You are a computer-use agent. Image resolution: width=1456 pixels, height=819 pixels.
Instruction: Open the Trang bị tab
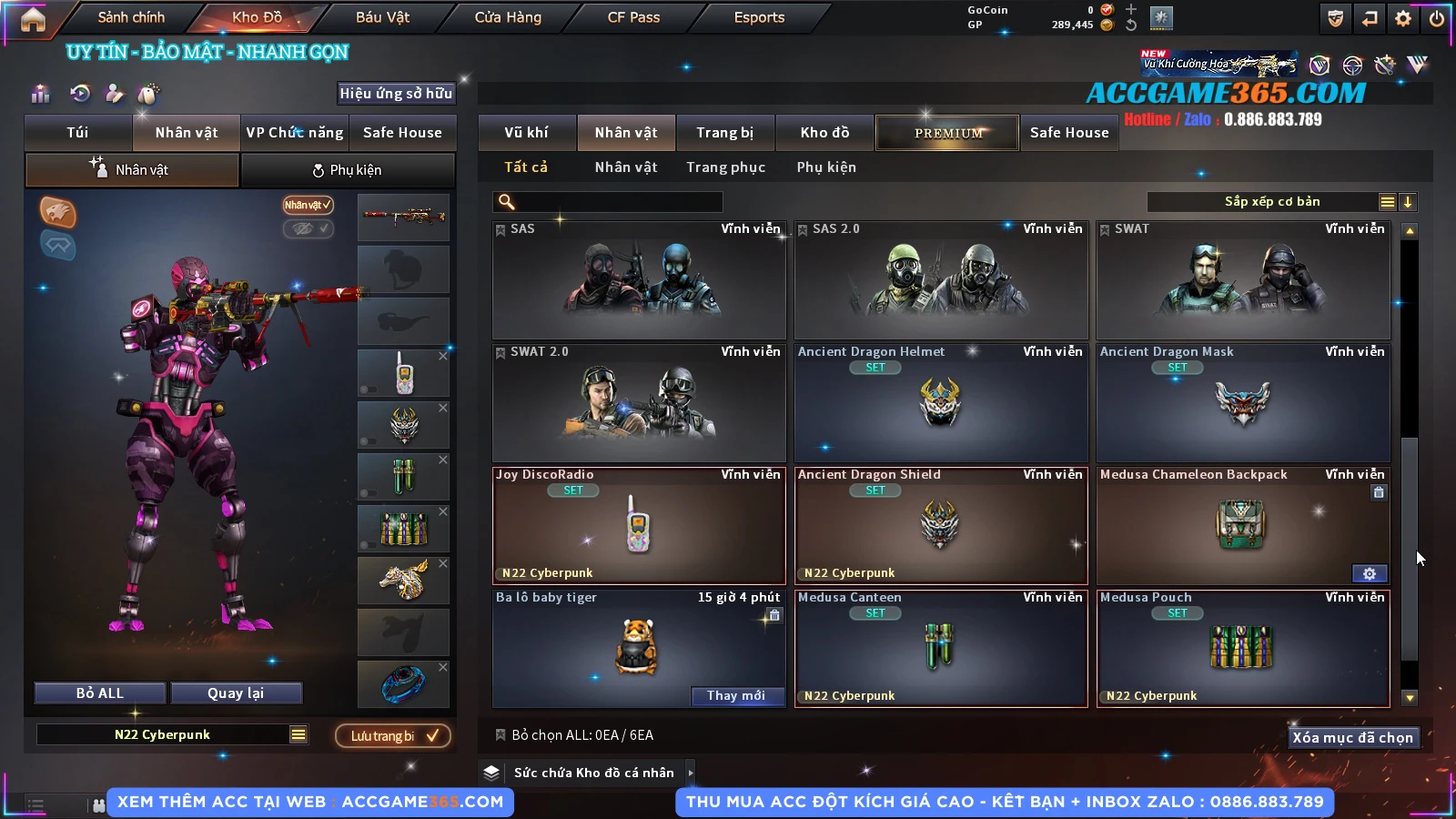(x=724, y=133)
